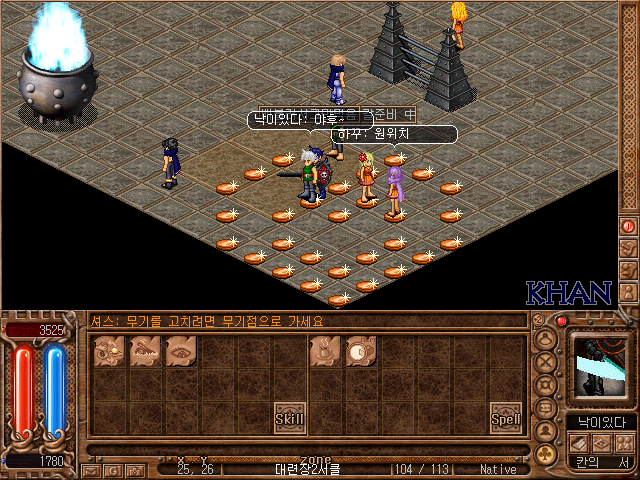This screenshot has width=640, height=480.
Task: Activate the round clock-like spell icon
Action: (x=361, y=350)
